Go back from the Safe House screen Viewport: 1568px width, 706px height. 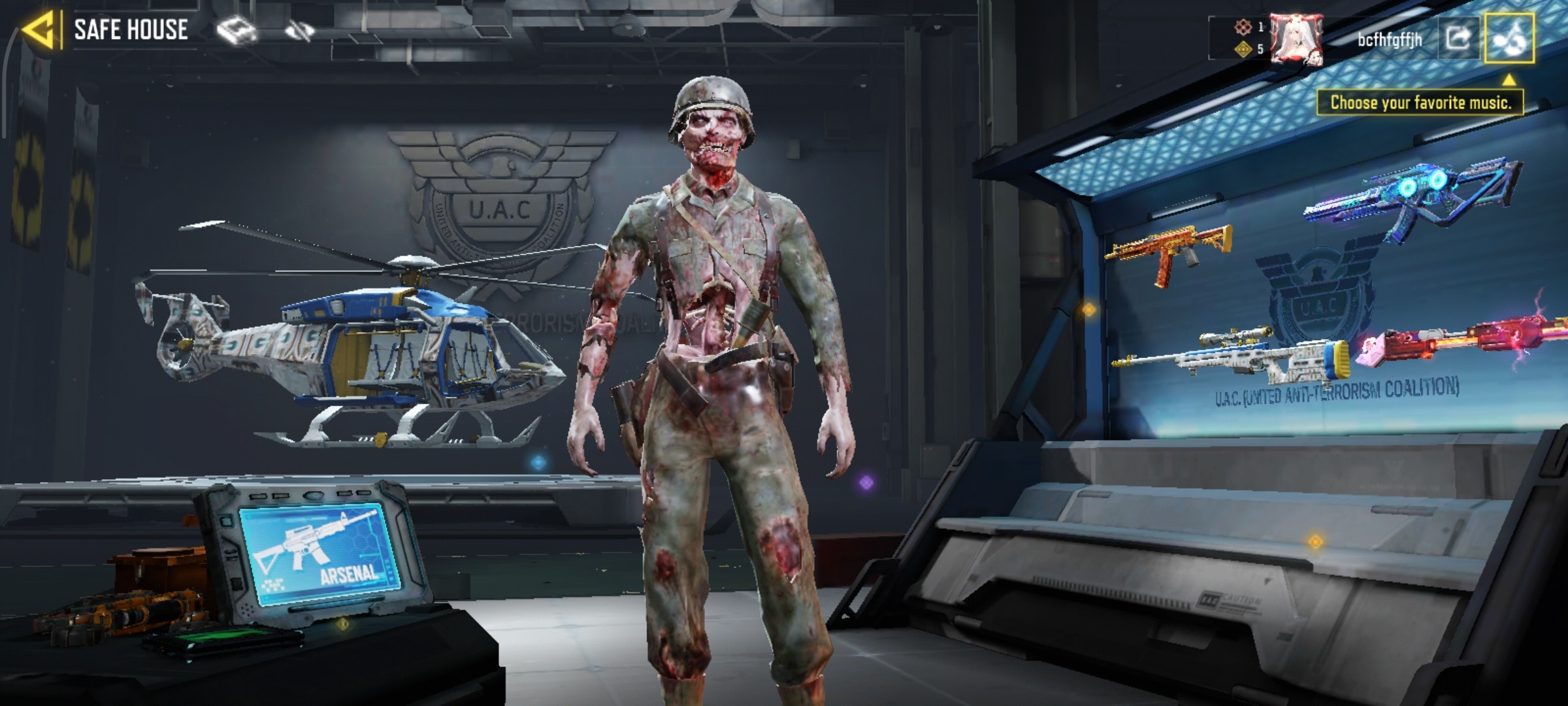[39, 30]
